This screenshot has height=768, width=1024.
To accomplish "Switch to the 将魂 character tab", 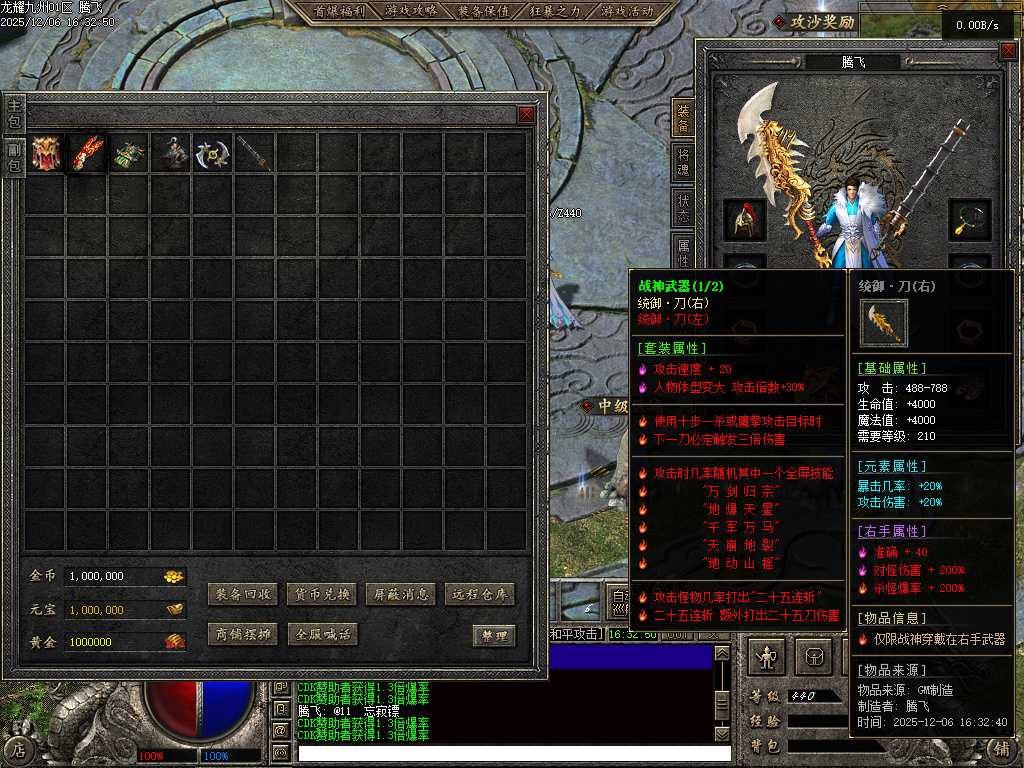I will [x=684, y=163].
